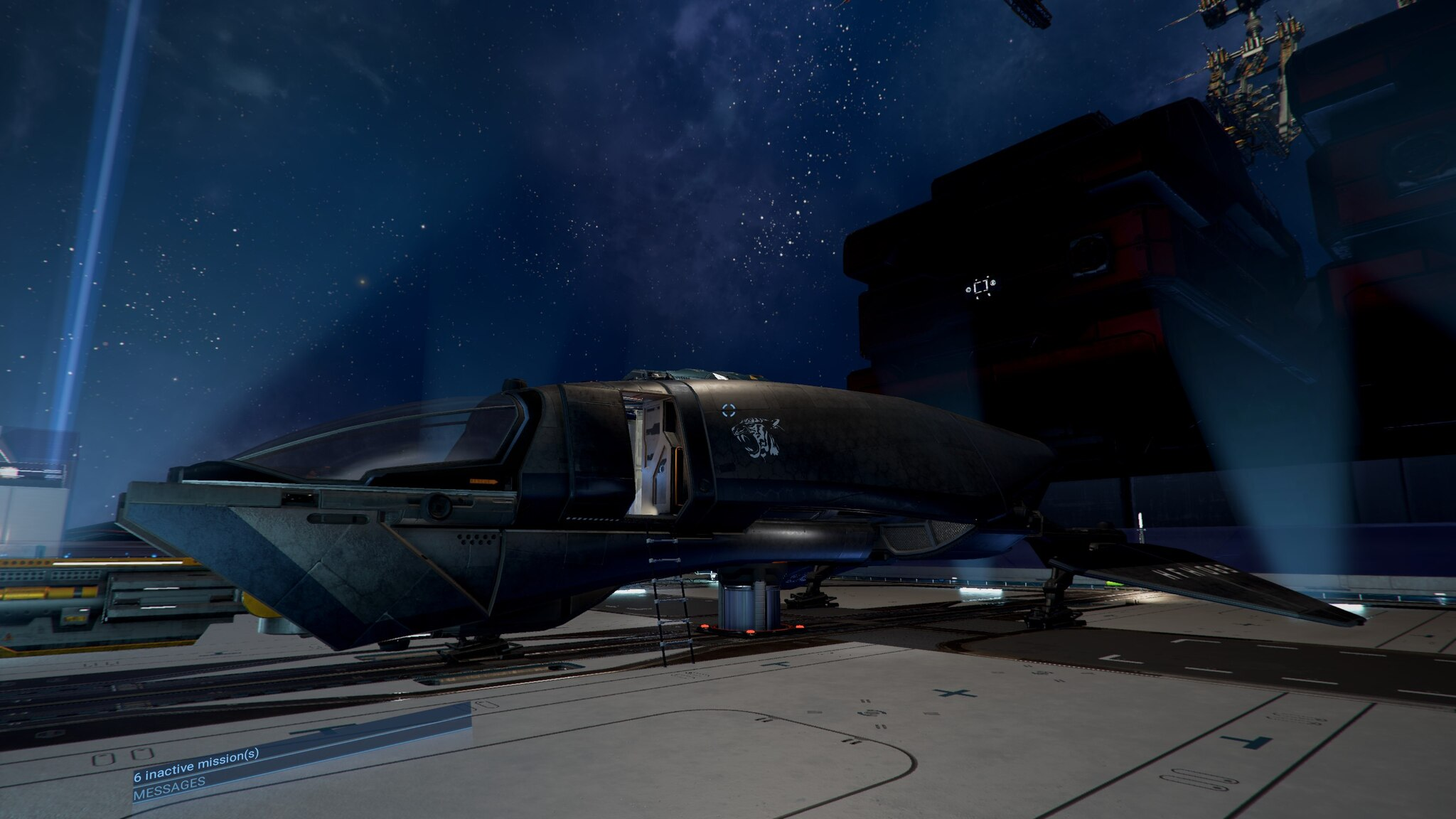
Task: Open the 6 inactive missions entry
Action: coord(196,764)
